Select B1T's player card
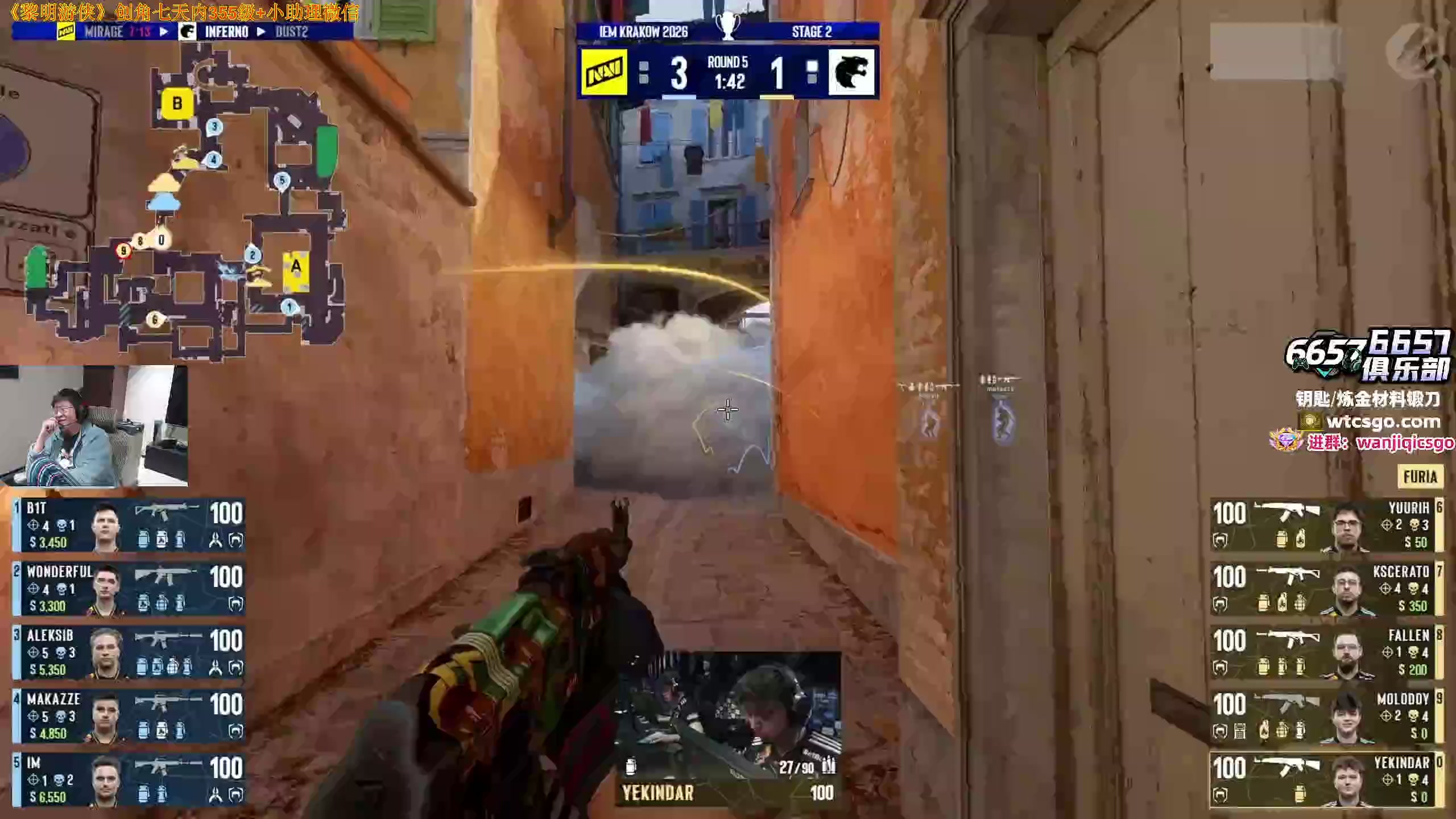This screenshot has height=819, width=1456. coord(130,526)
